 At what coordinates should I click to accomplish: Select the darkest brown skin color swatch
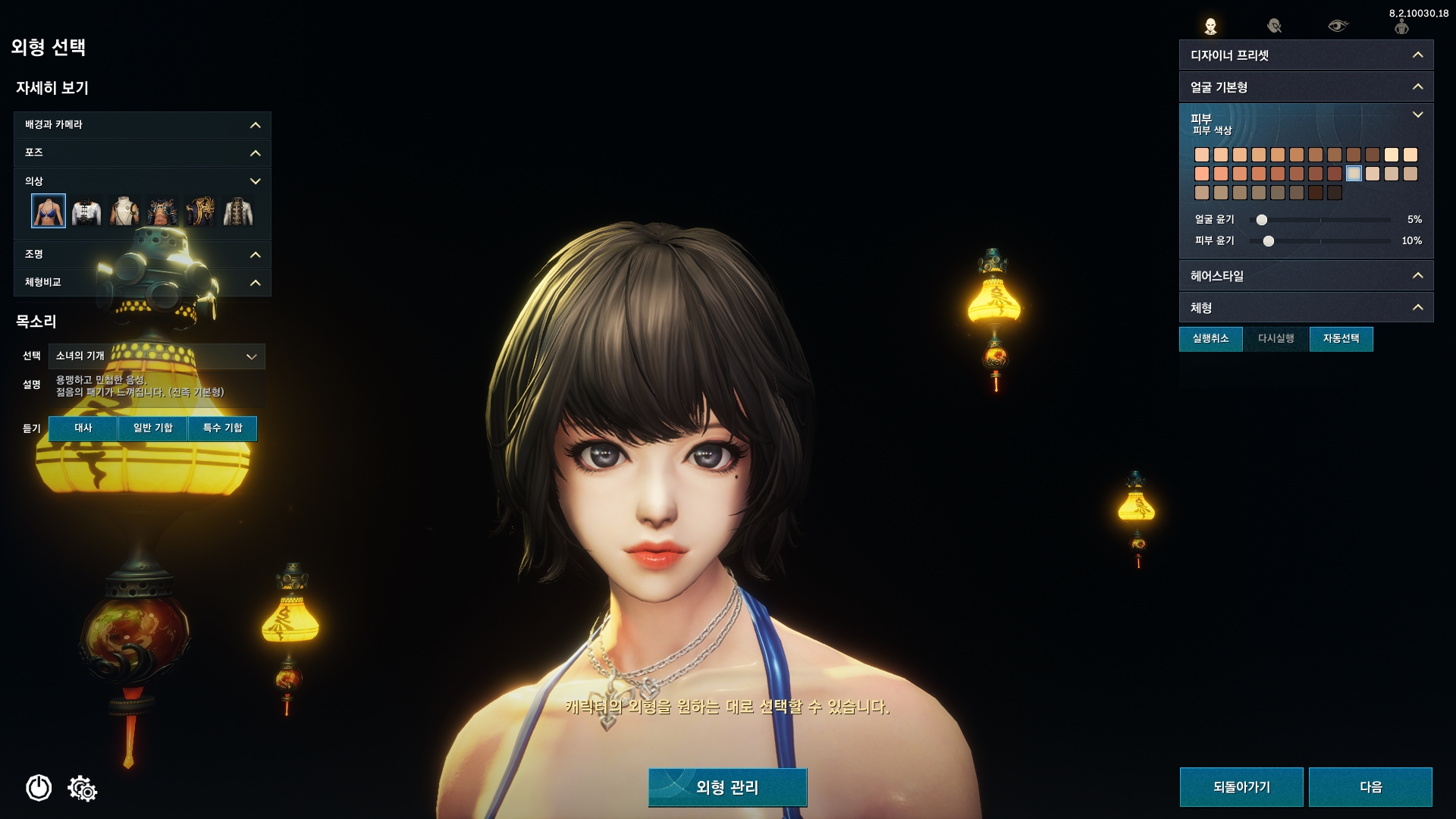[1335, 193]
